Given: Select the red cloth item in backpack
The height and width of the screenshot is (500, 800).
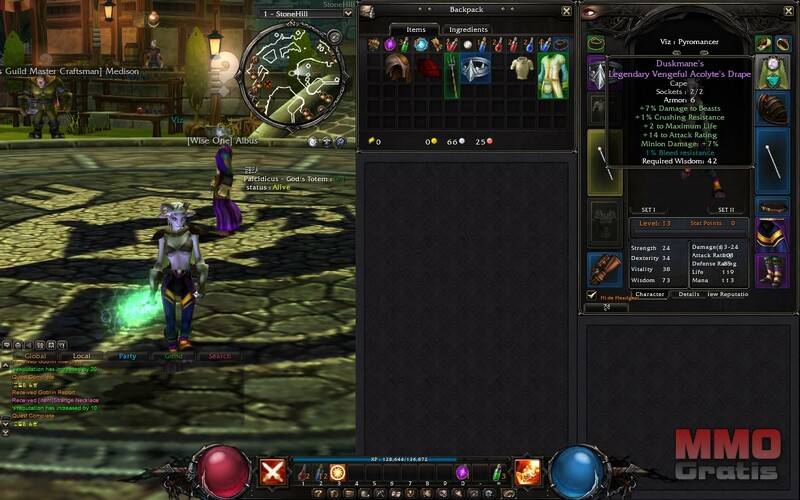Looking at the screenshot, I should (x=428, y=68).
